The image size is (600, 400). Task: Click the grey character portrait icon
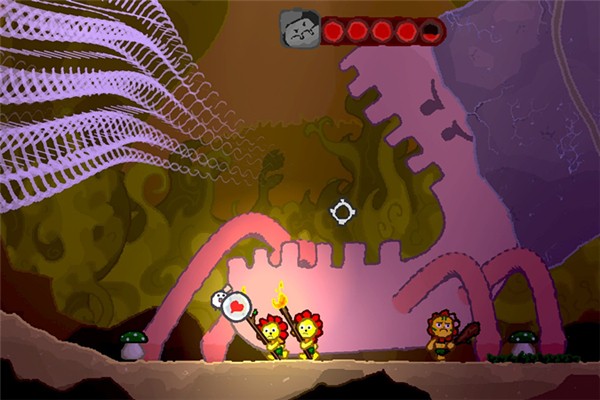pyautogui.click(x=299, y=30)
